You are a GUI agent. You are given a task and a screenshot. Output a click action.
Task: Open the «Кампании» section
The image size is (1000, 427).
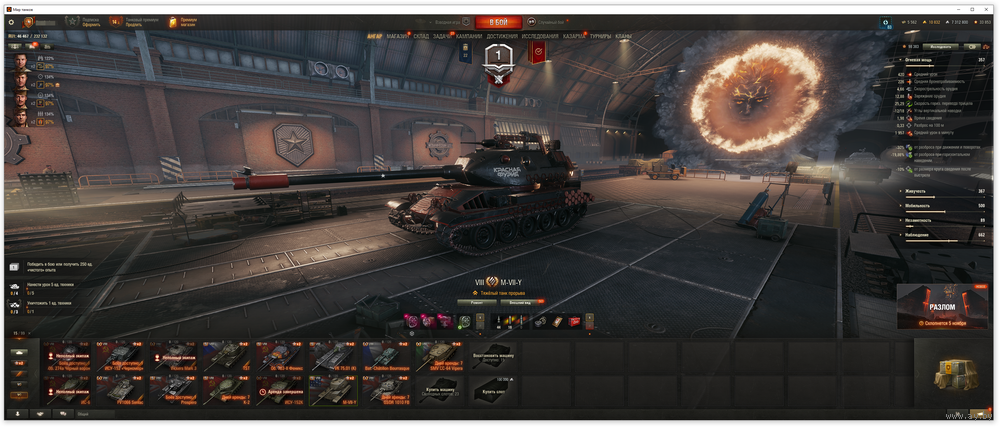click(x=470, y=36)
